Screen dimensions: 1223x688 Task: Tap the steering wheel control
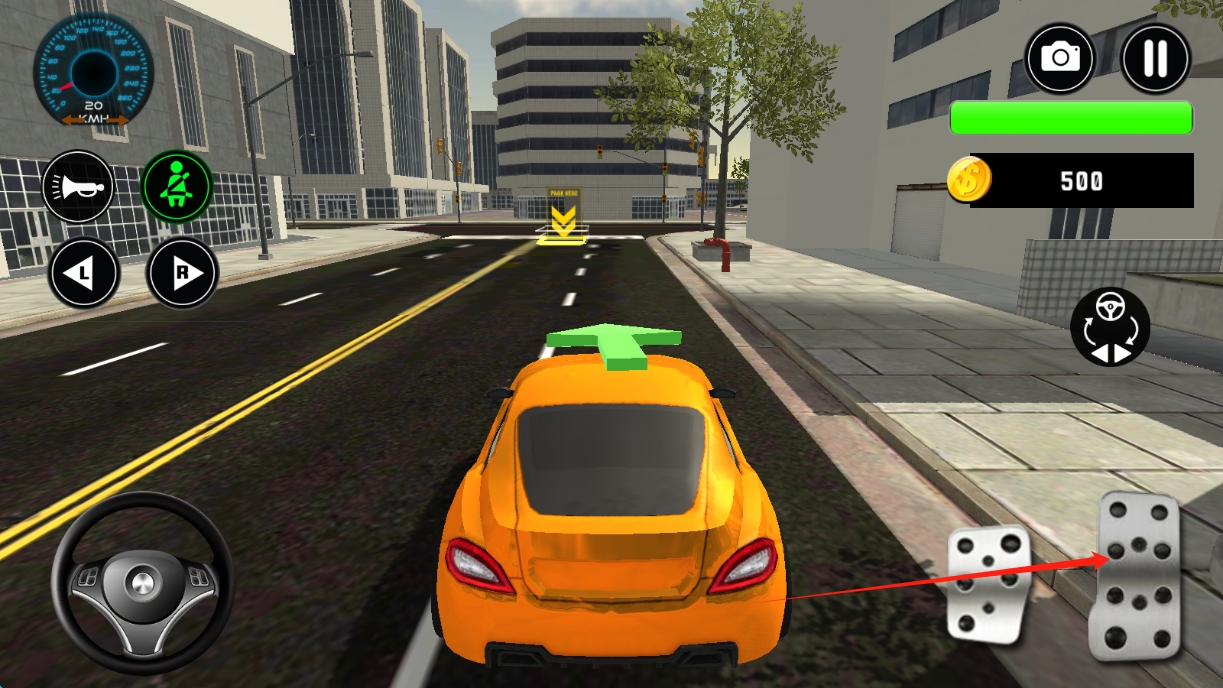[142, 580]
